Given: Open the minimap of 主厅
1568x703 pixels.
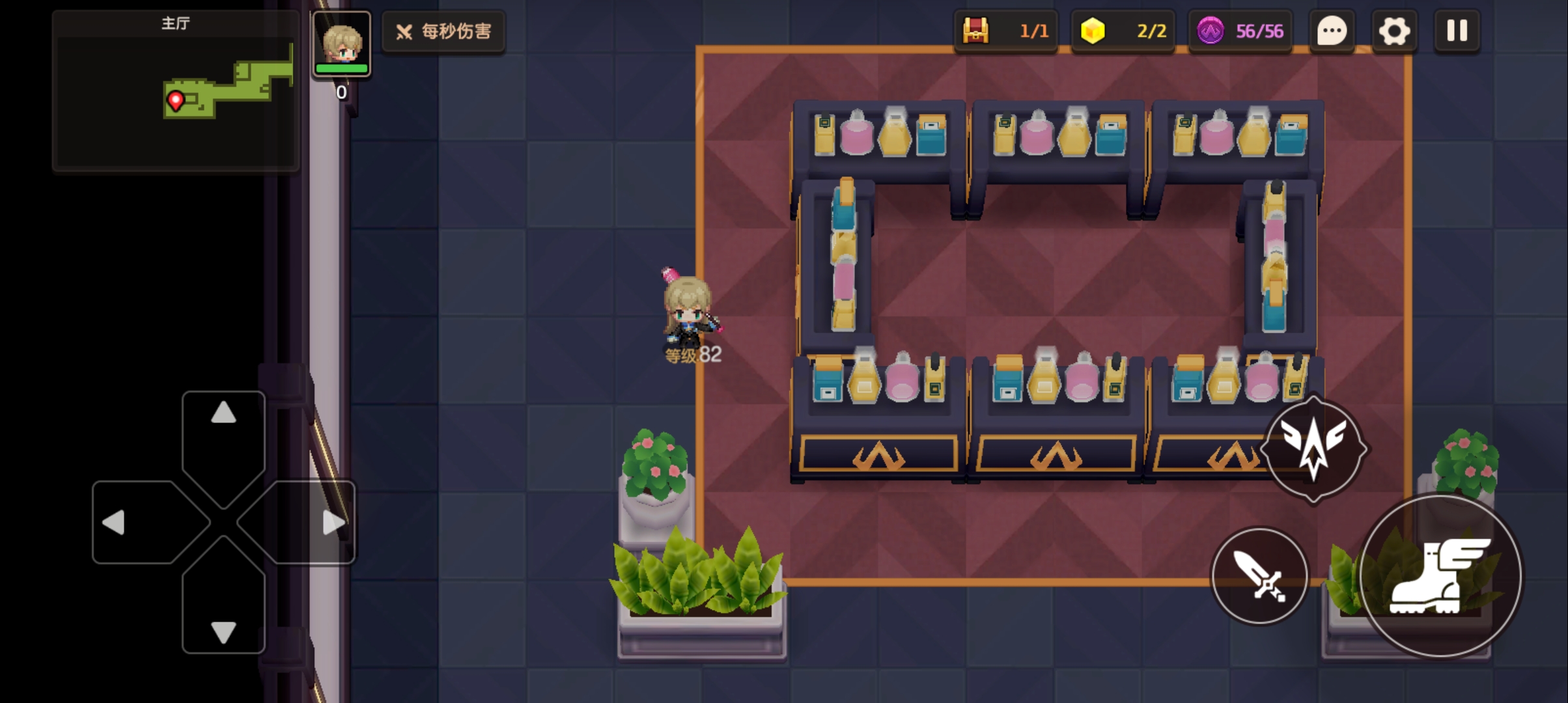Looking at the screenshot, I should click(176, 91).
